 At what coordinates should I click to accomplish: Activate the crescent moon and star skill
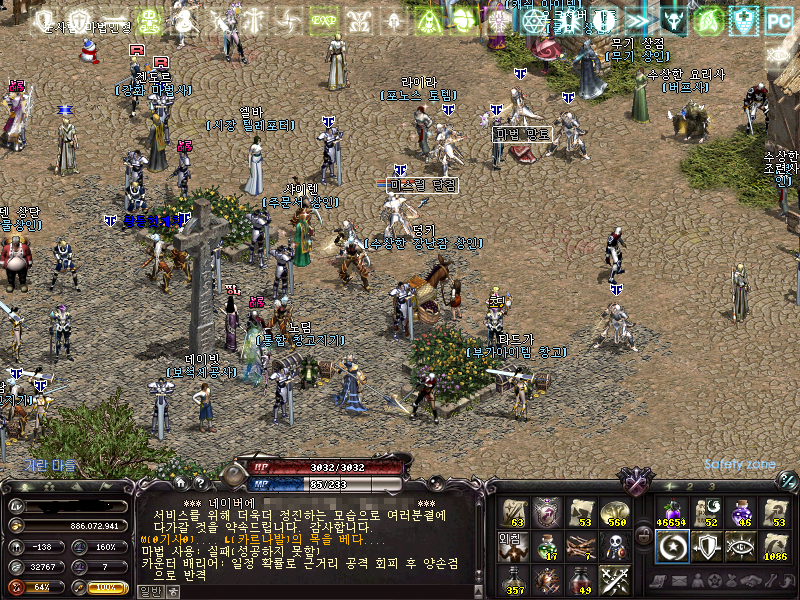[670, 546]
